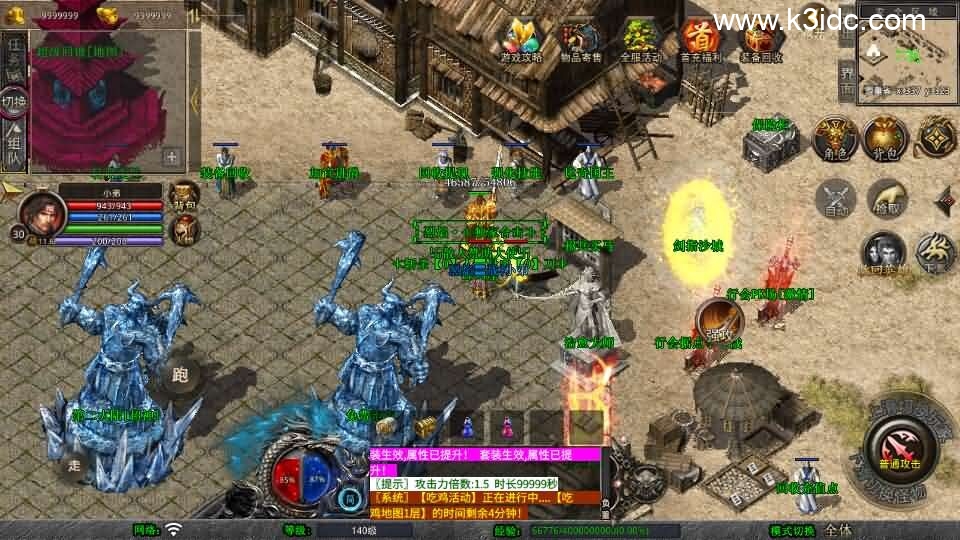Image resolution: width=960 pixels, height=540 pixels.
Task: Open the 装备回收 equipment recycling icon
Action: point(760,40)
